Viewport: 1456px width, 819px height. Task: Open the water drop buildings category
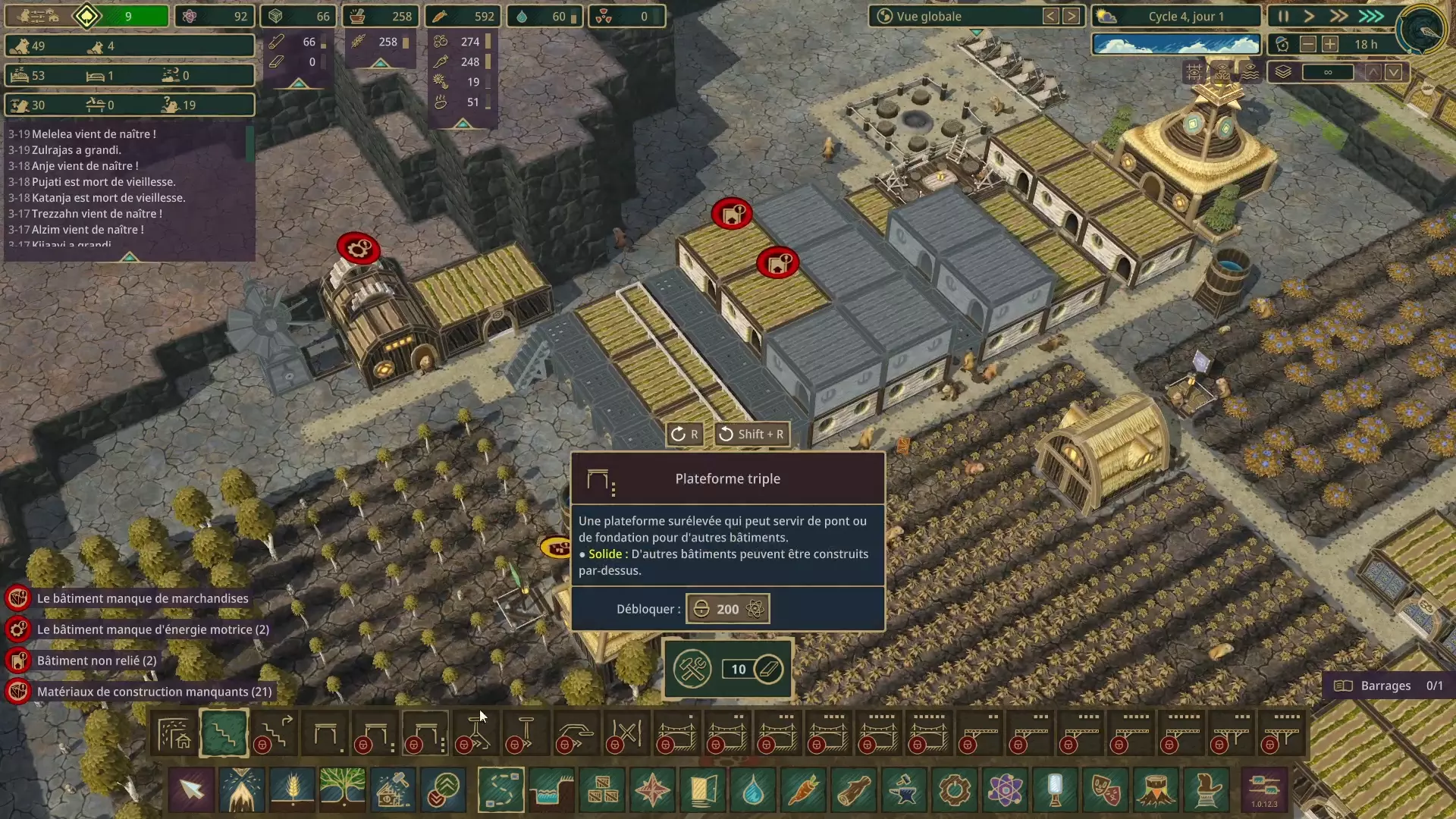753,789
